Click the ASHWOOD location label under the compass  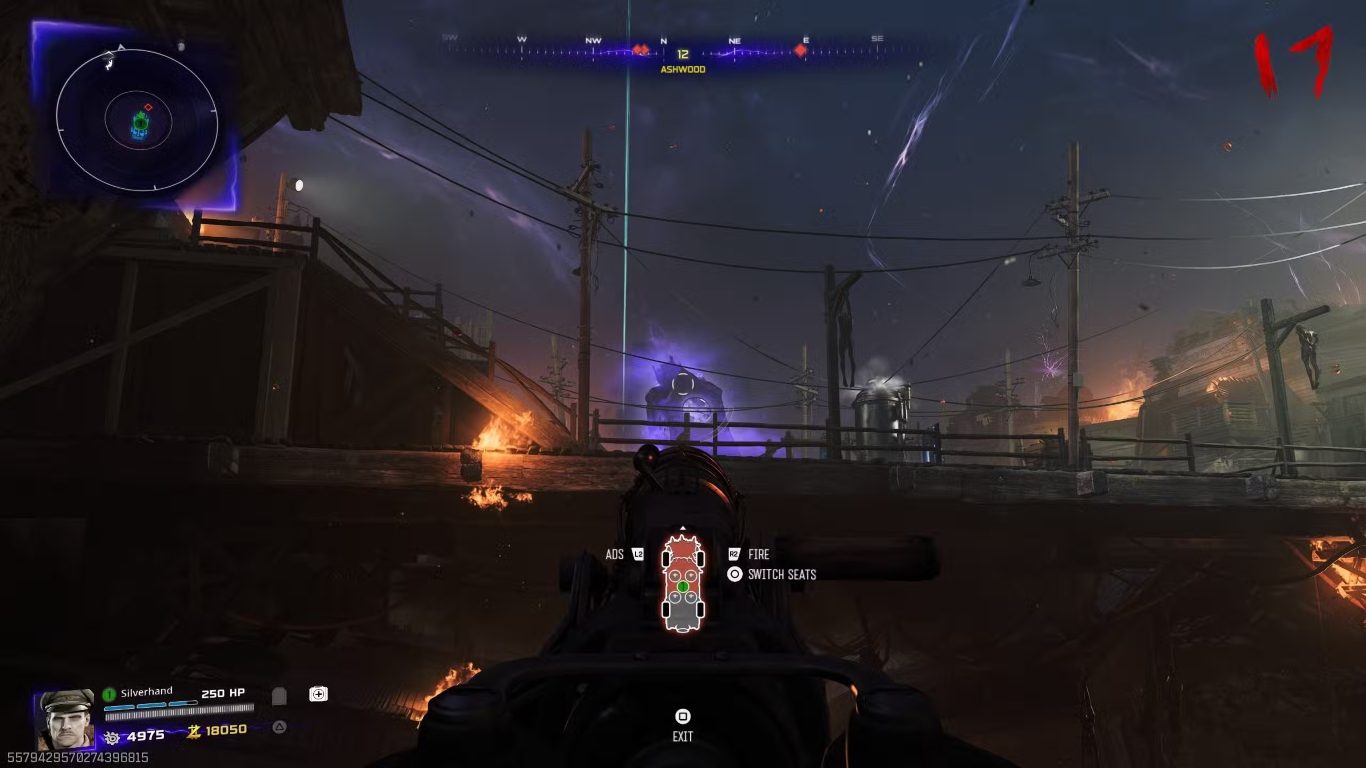[x=683, y=70]
